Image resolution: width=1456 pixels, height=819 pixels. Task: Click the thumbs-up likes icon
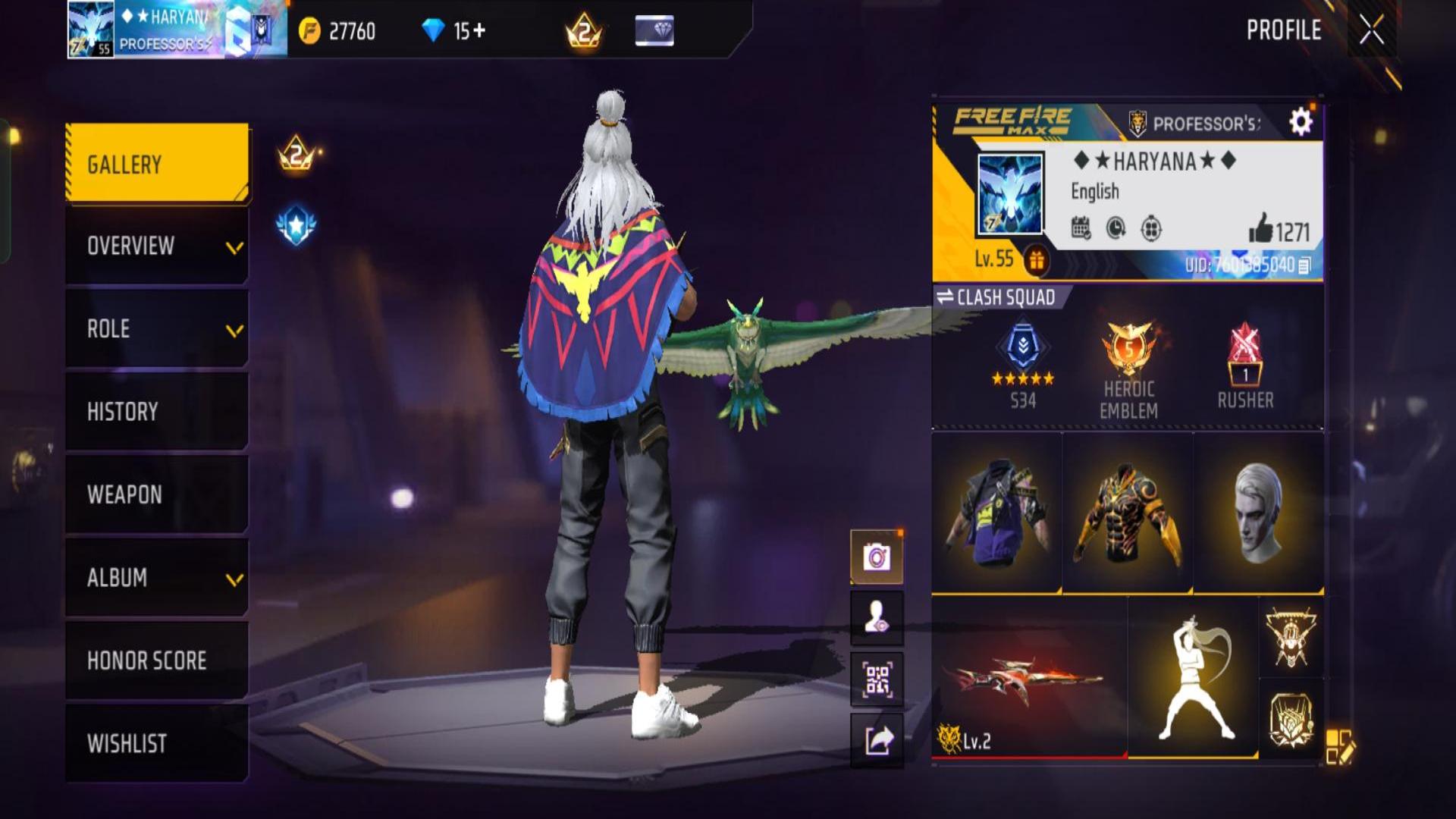1260,228
